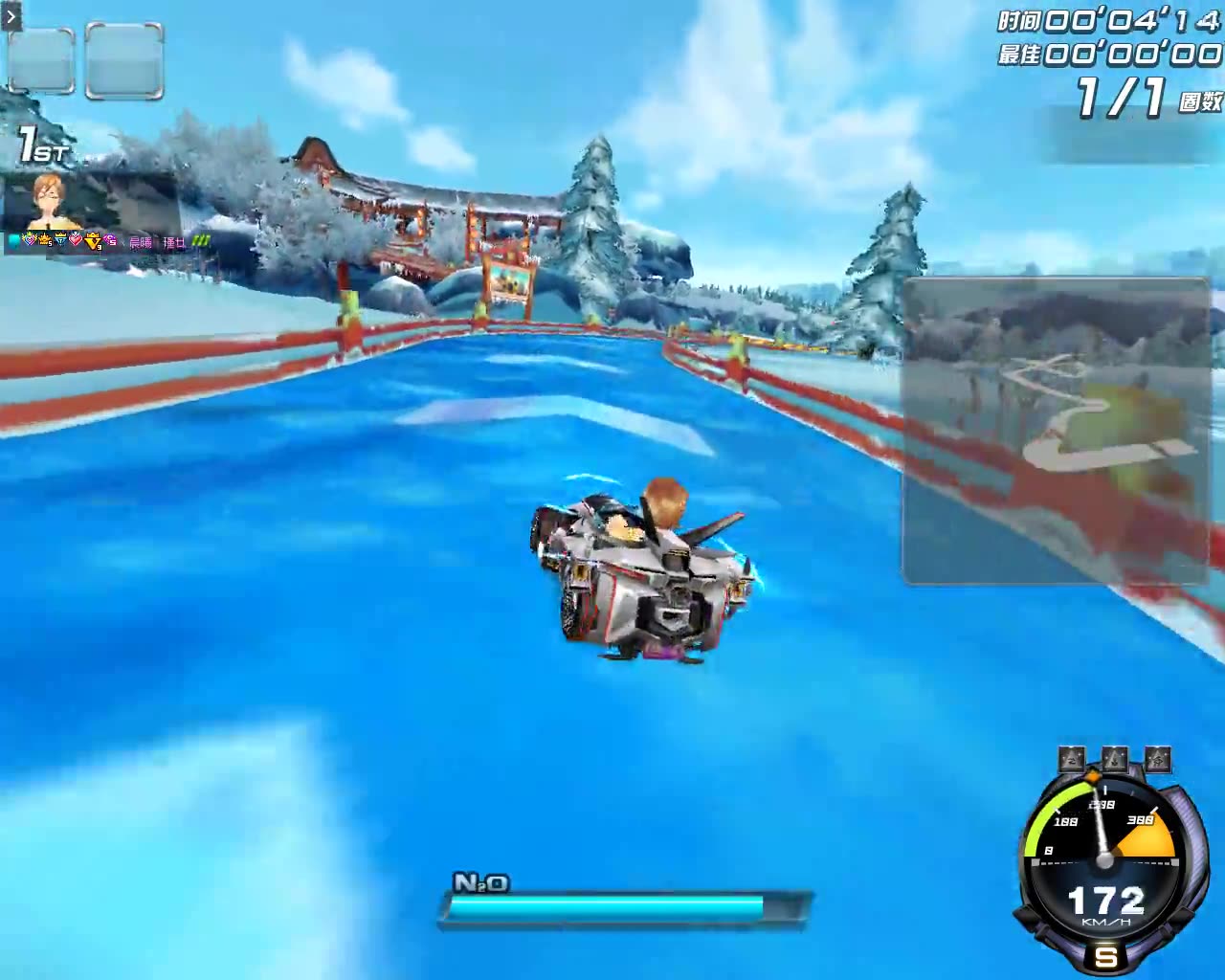Open the track minimap

pyautogui.click(x=1056, y=431)
